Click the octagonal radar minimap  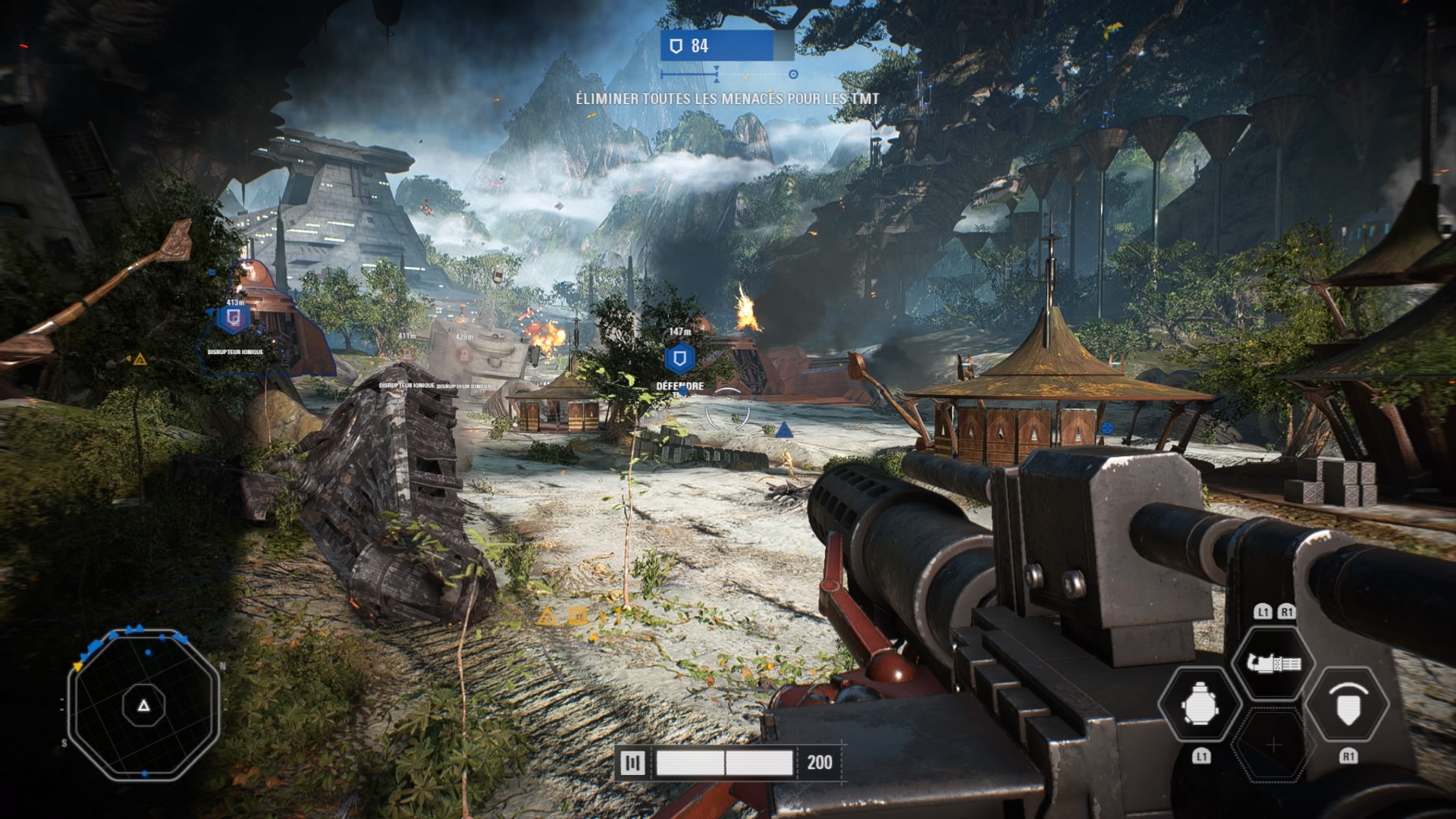(144, 705)
